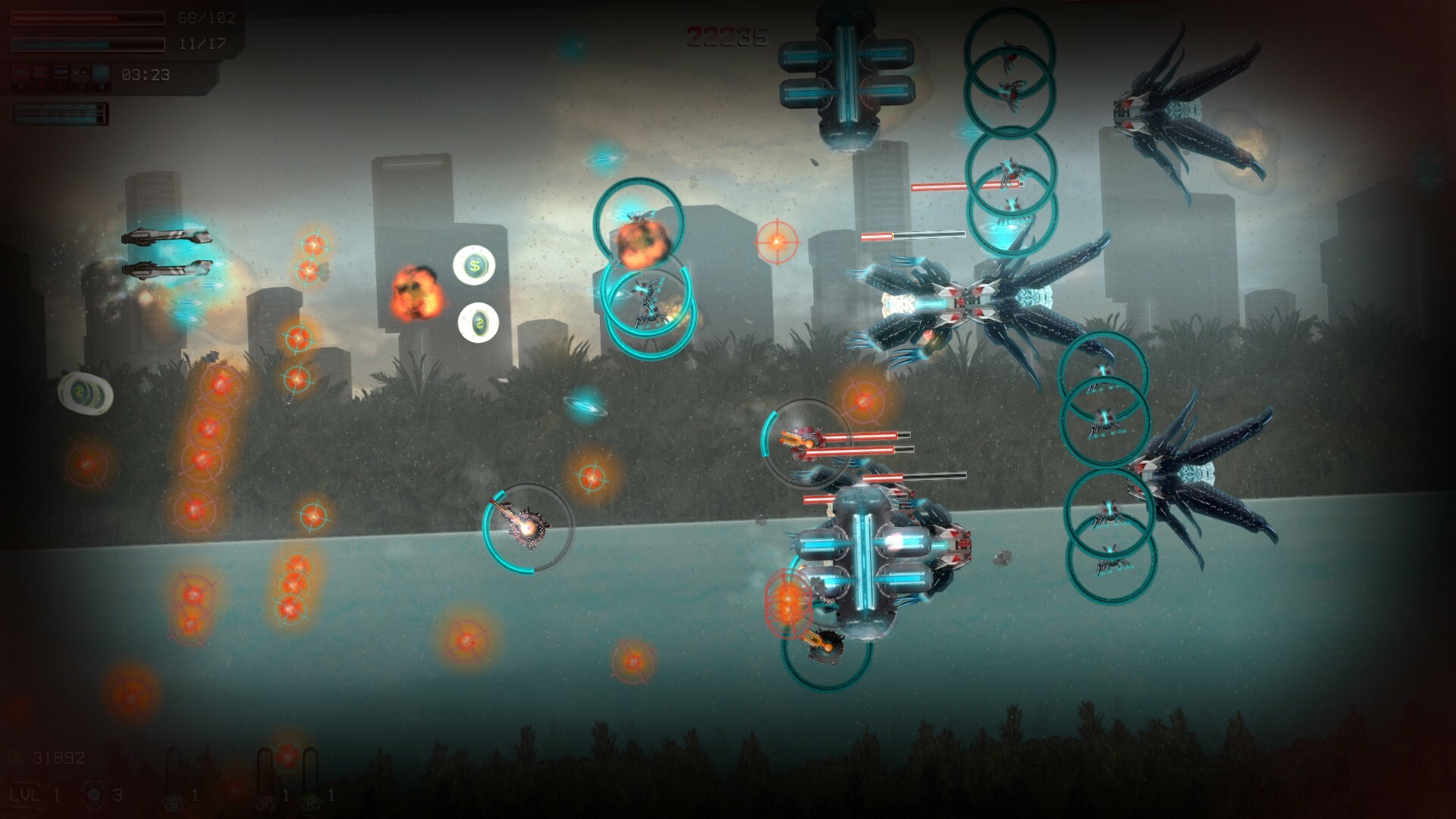The image size is (1456, 819).
Task: Toggle the eye sensor in the V slot
Action: [82, 73]
